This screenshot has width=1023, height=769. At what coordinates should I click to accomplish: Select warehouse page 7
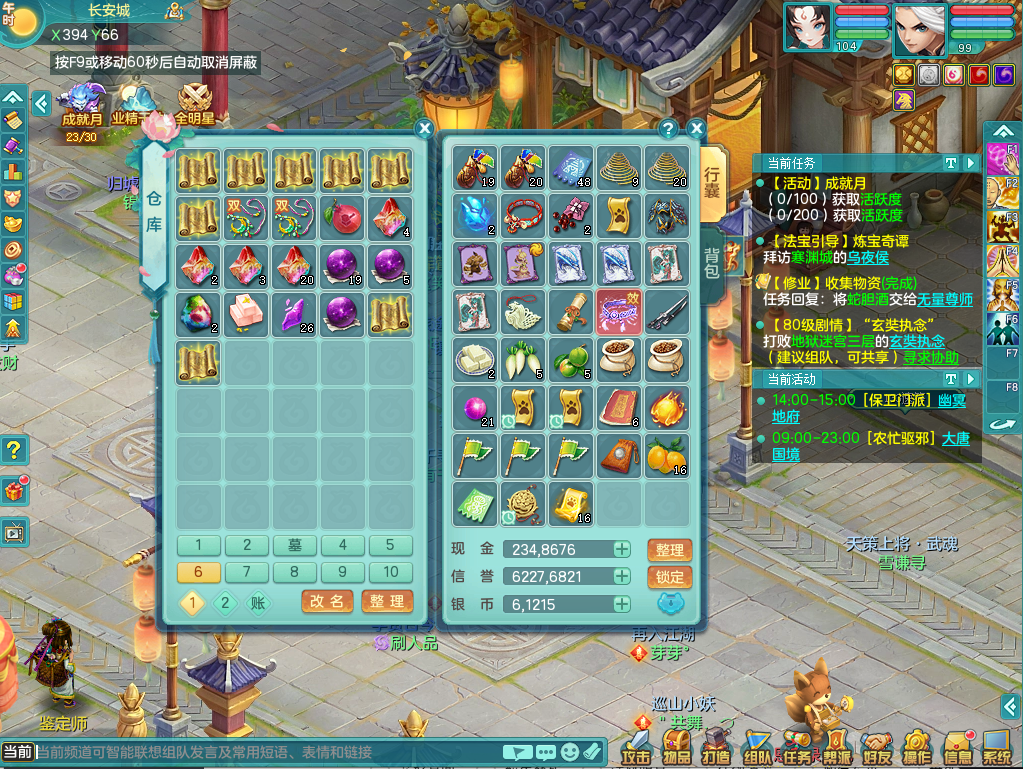click(x=247, y=572)
